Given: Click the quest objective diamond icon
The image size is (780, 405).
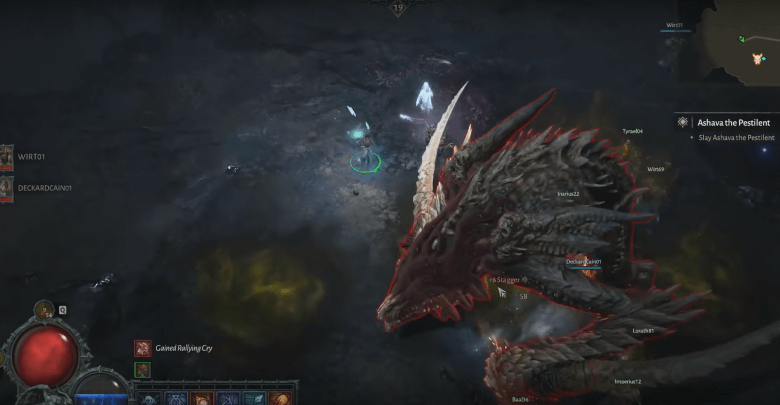Looking at the screenshot, I should [x=682, y=122].
